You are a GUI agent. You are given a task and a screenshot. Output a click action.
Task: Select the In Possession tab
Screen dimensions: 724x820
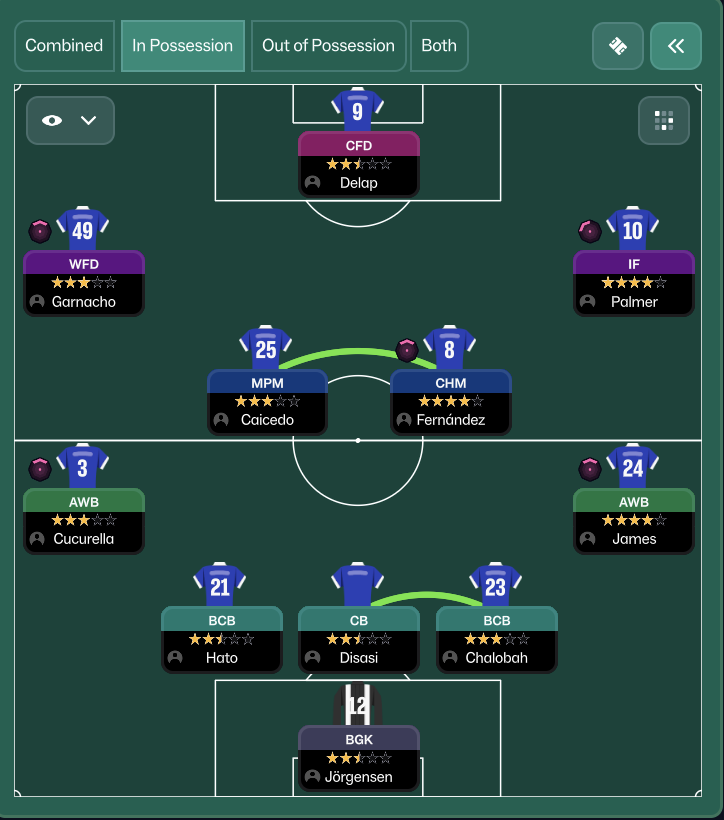183,46
